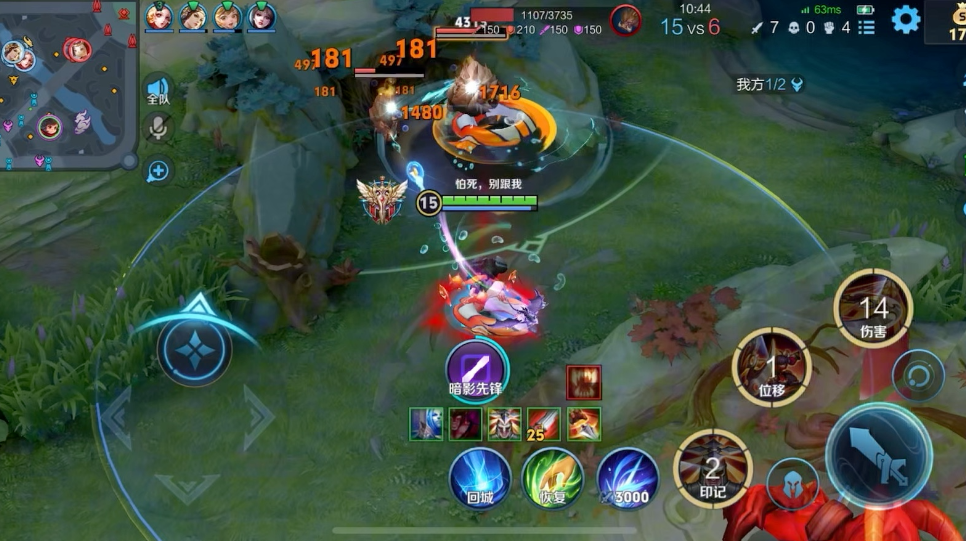Select the red fanged jaws item icon

(584, 382)
